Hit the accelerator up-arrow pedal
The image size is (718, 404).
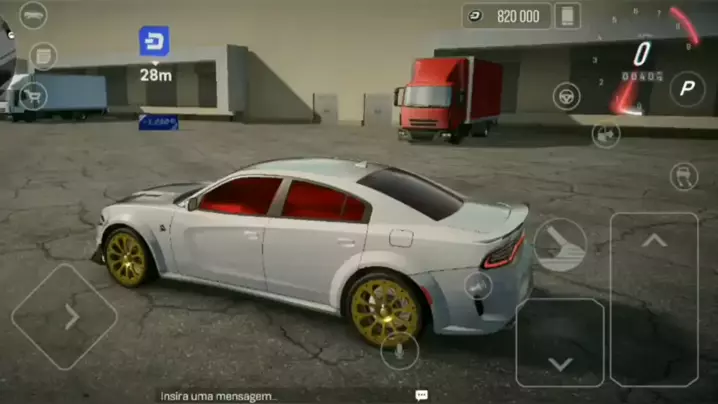tap(654, 298)
